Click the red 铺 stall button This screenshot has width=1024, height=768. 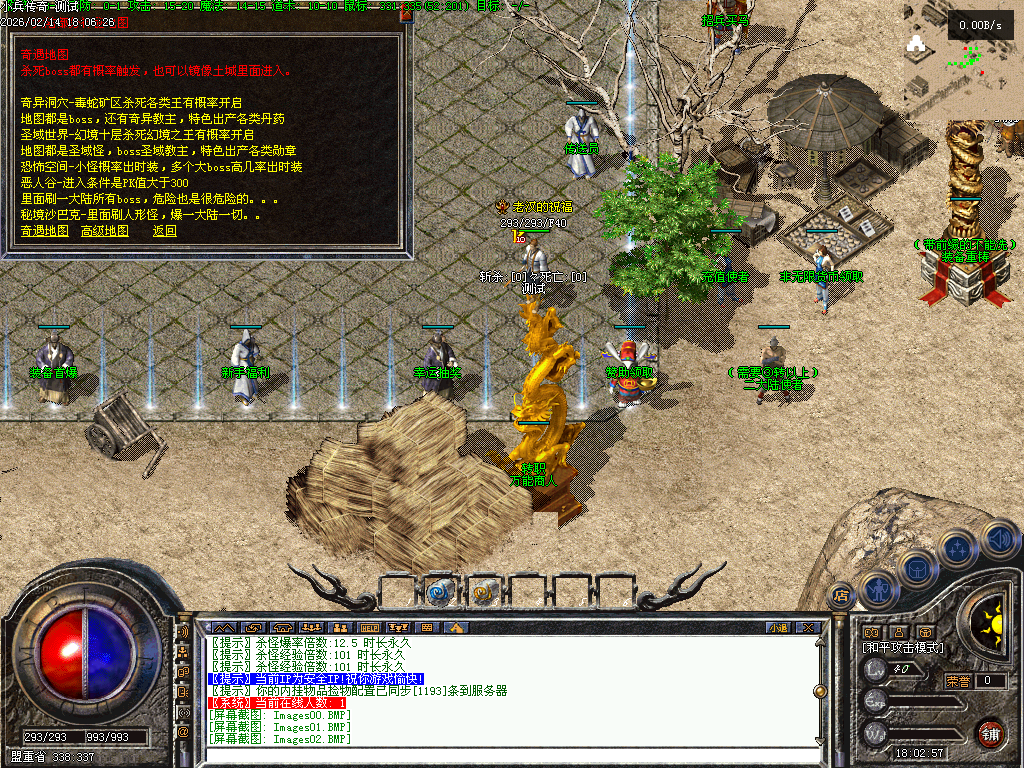pyautogui.click(x=990, y=733)
